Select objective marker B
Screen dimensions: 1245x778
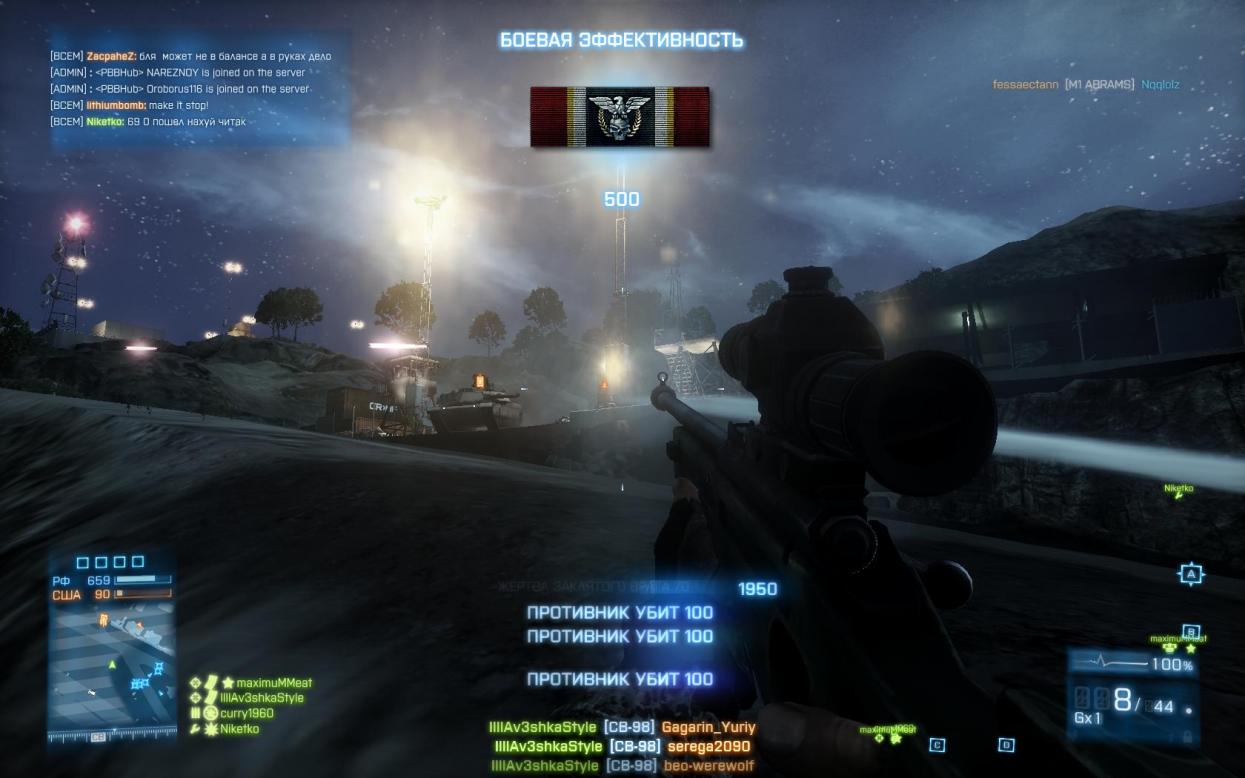click(1190, 631)
